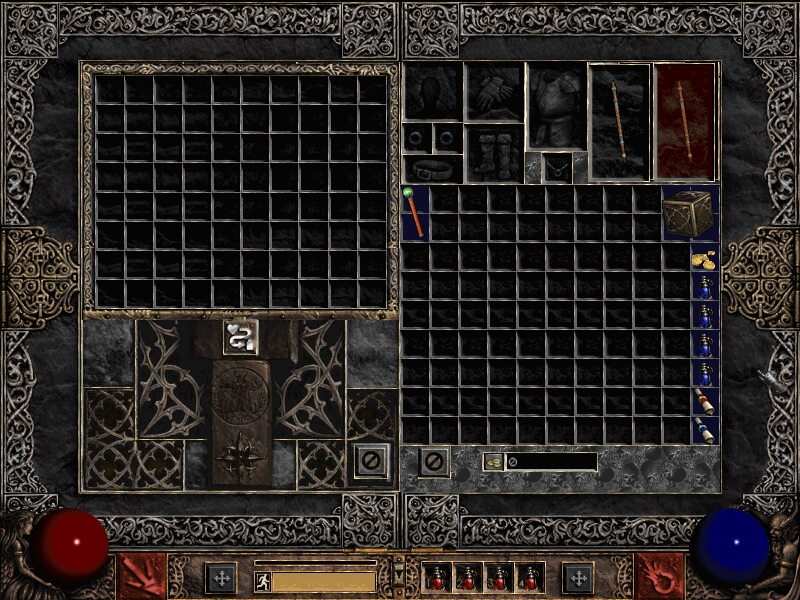Select the gold coin pile item
The width and height of the screenshot is (800, 600).
tap(705, 259)
